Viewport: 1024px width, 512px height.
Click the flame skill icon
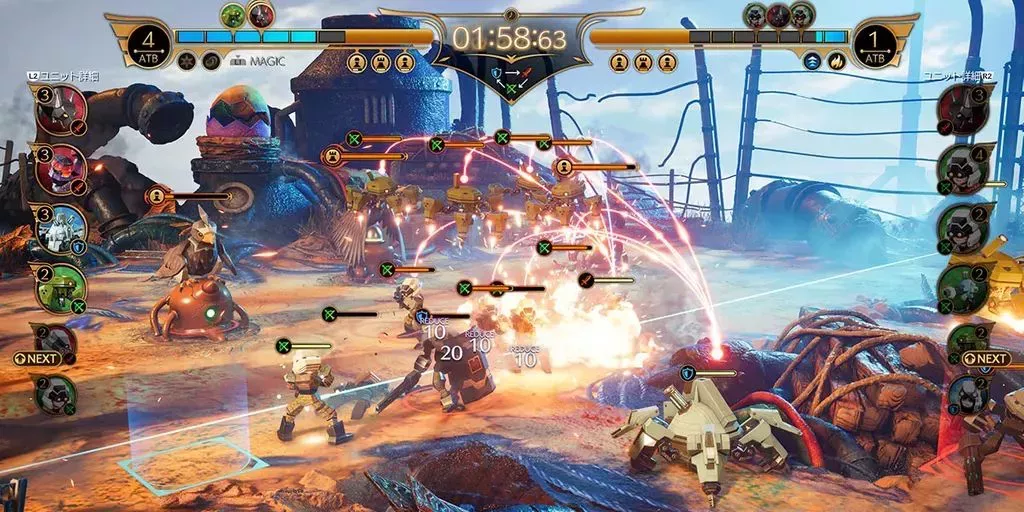tap(837, 61)
